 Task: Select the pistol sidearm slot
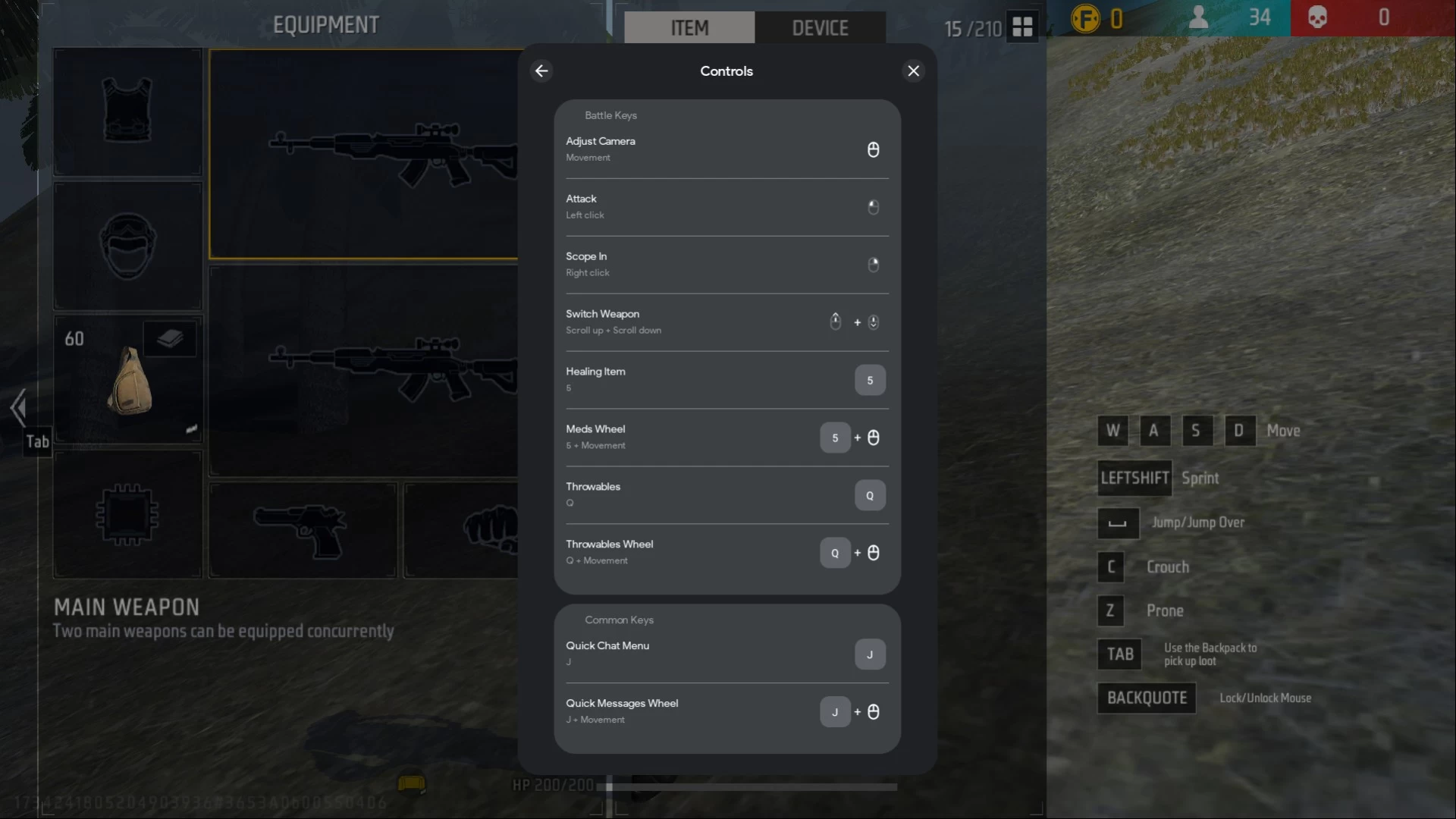coord(303,530)
